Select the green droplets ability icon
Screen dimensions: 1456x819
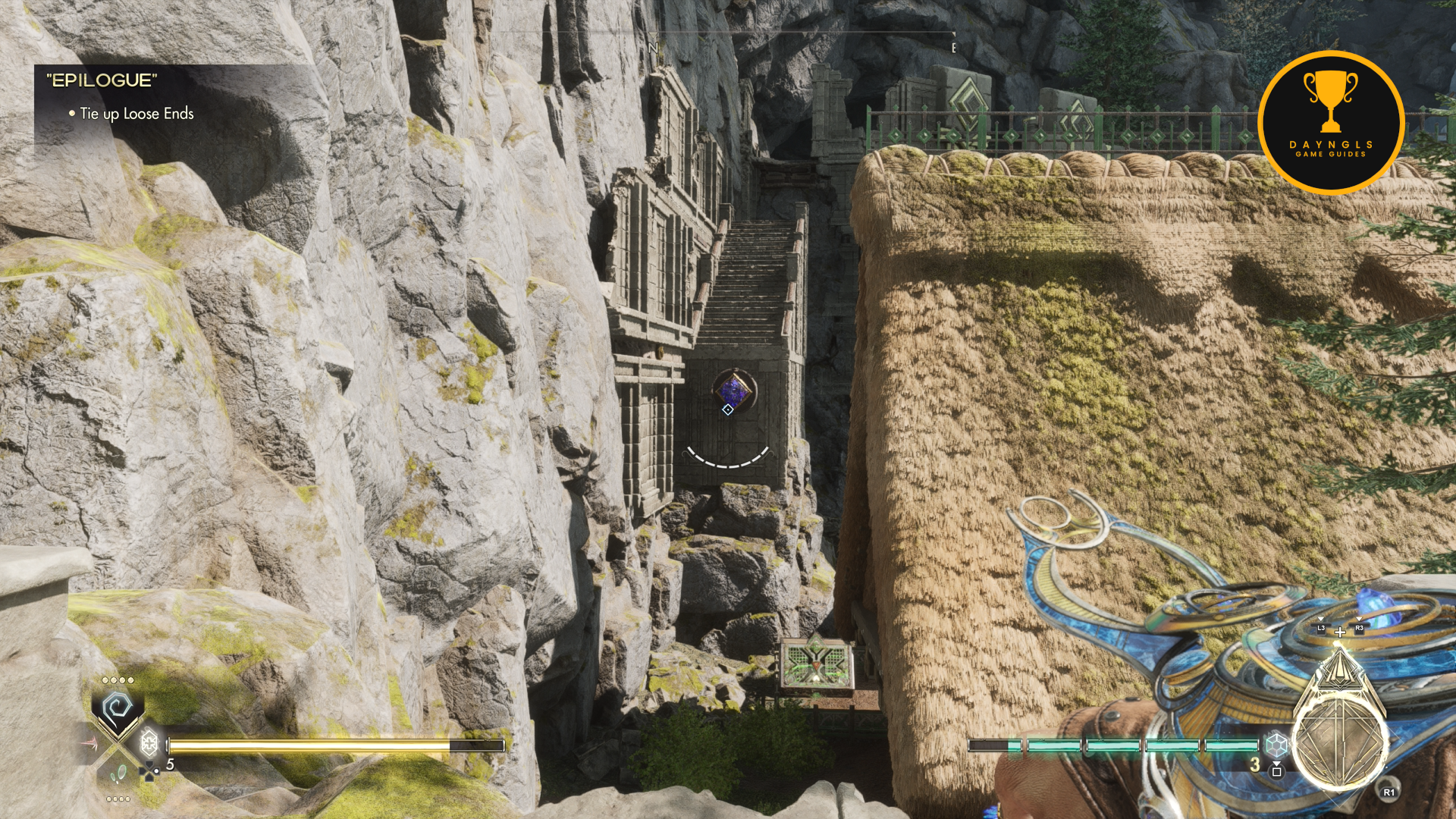(119, 774)
